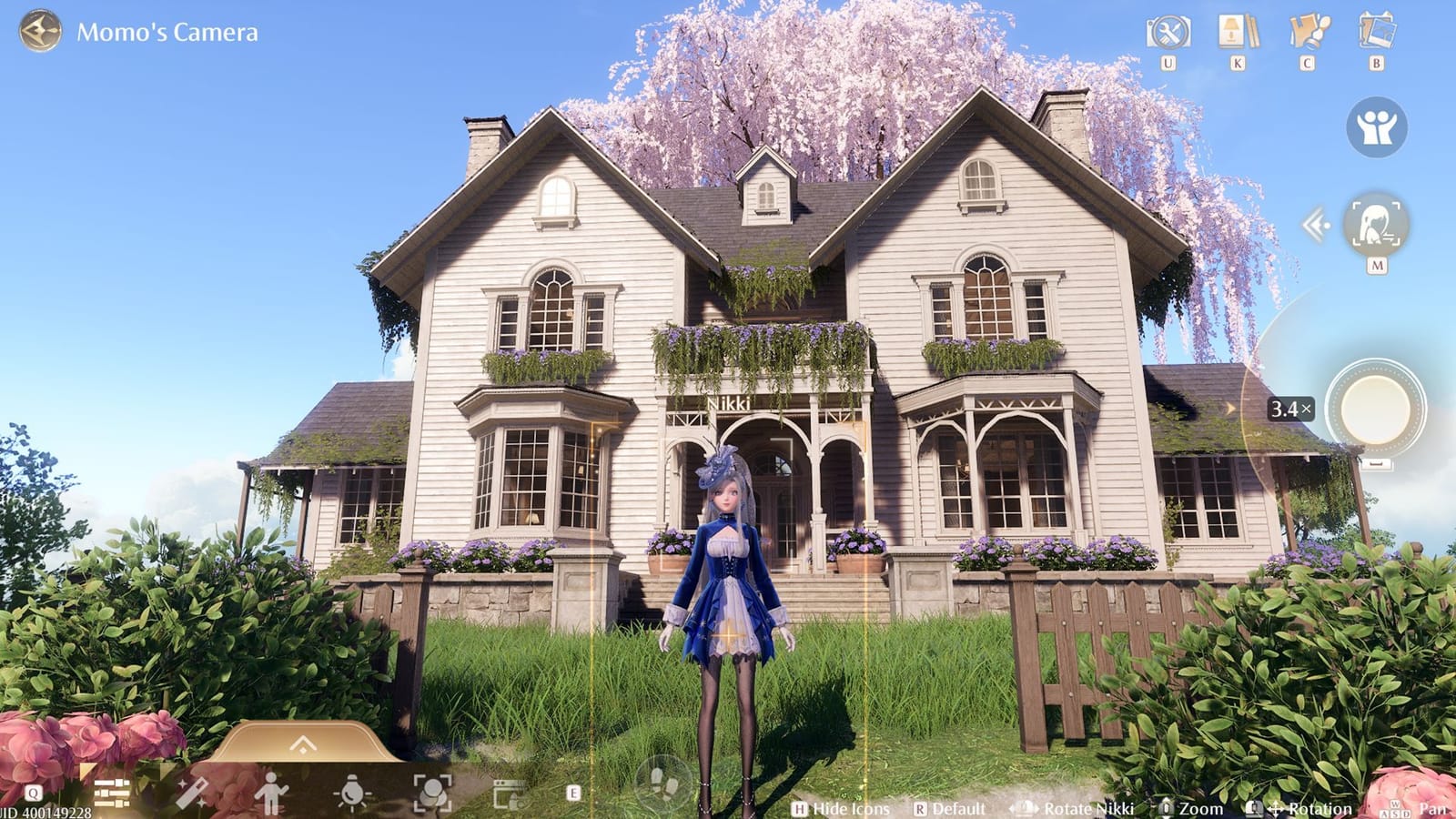This screenshot has height=819, width=1456.
Task: Open Nikki's pose selection icon
Action: pos(271,795)
